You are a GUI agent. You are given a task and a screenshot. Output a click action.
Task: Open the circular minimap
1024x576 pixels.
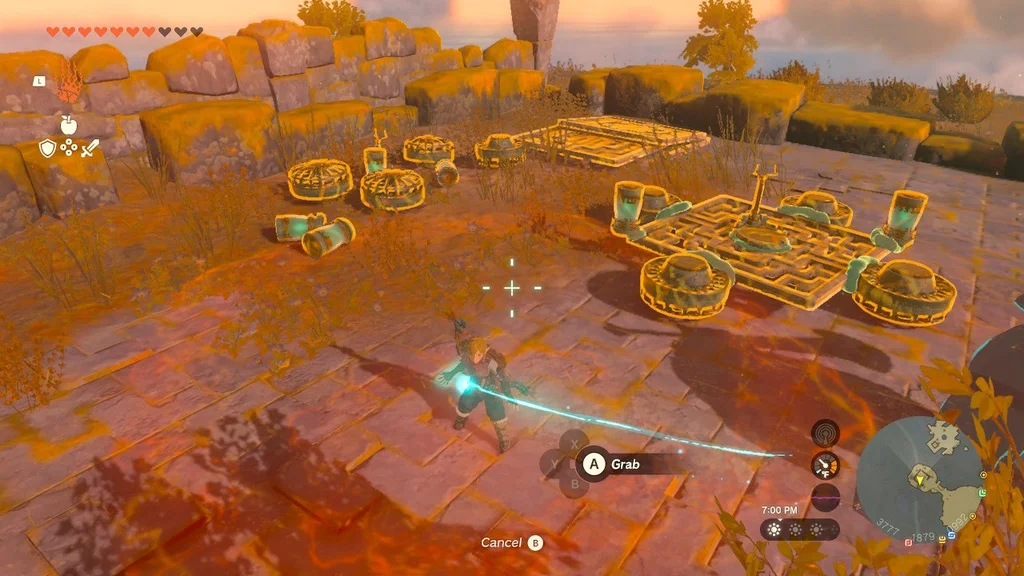click(919, 478)
